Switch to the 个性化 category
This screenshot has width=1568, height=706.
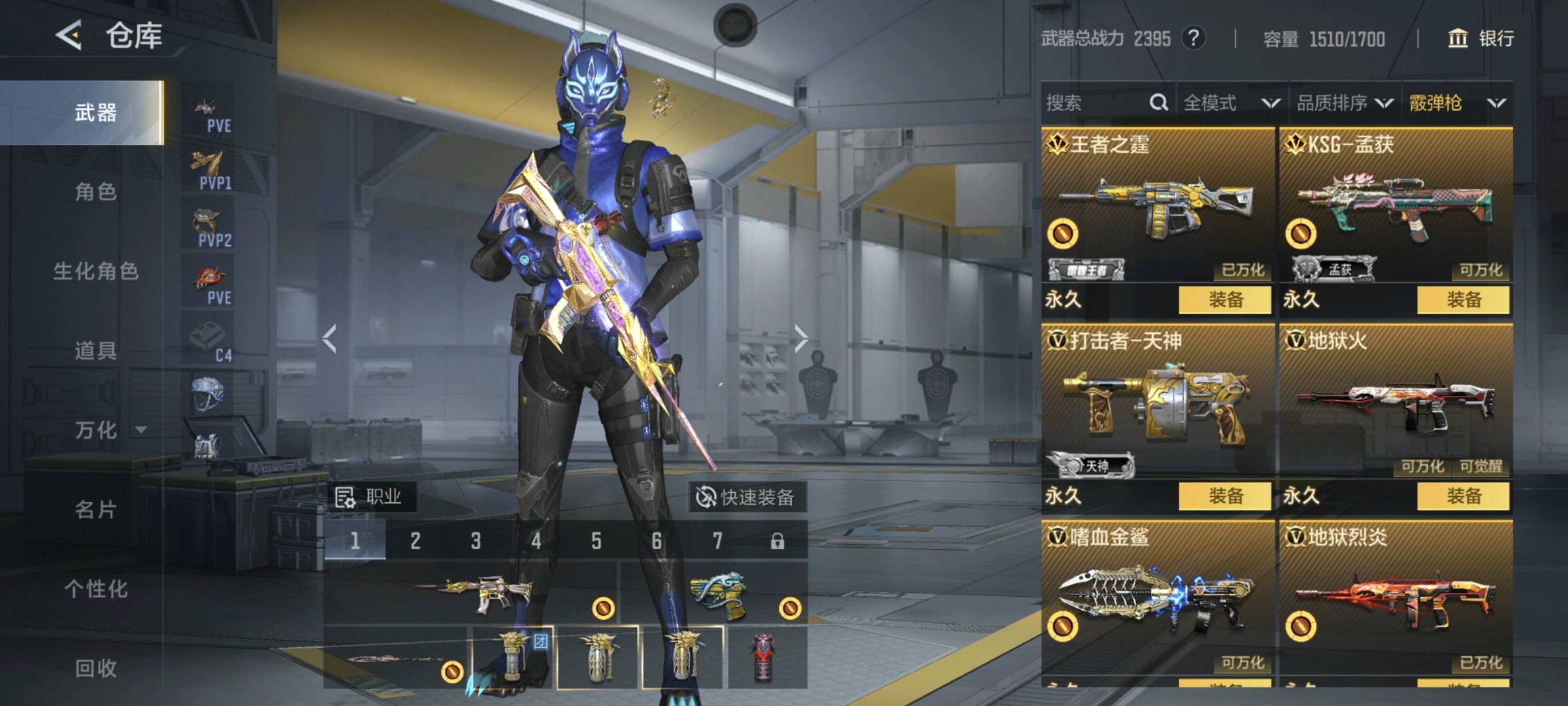[95, 588]
